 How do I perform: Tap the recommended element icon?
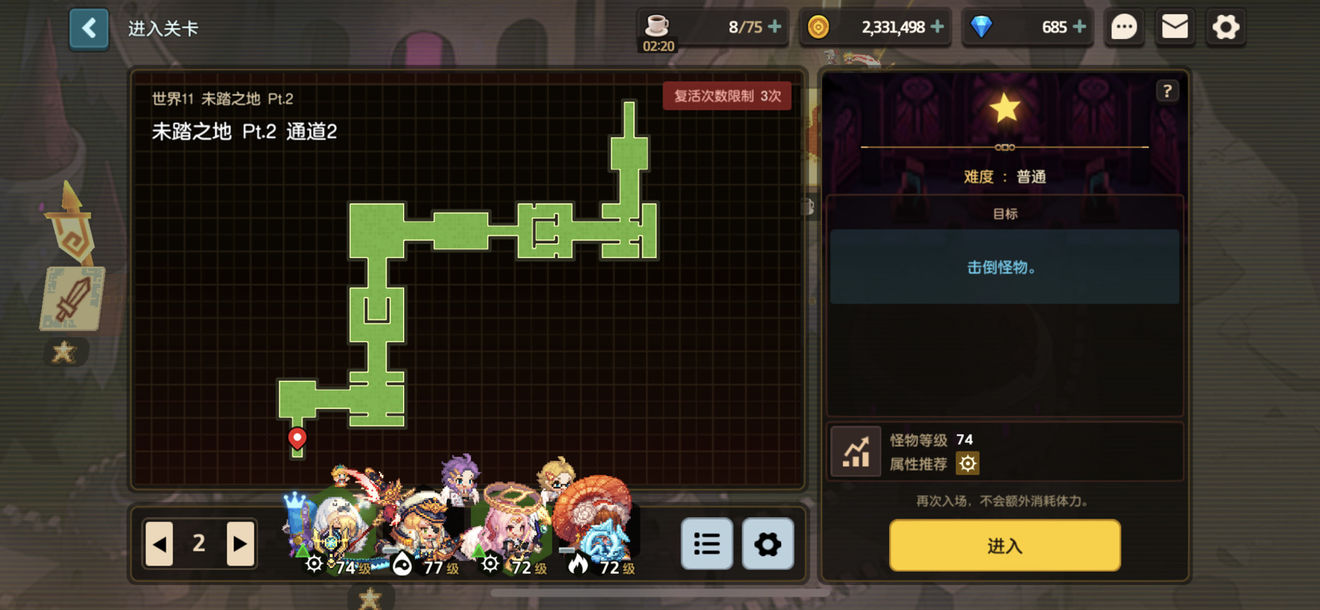pos(967,463)
